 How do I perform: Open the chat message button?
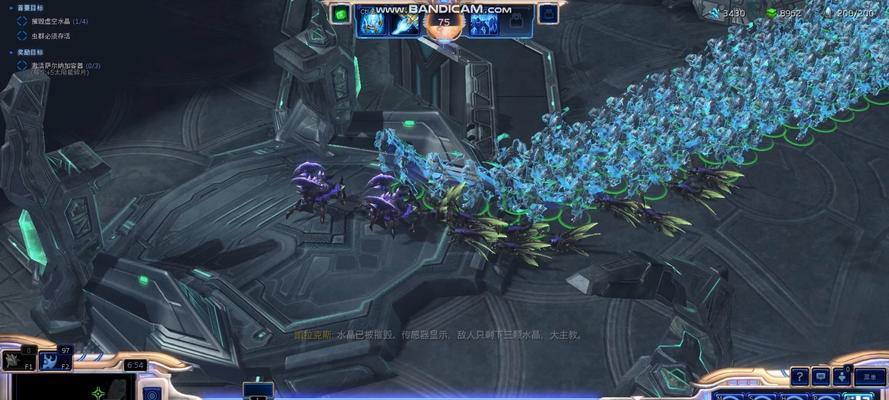point(821,376)
